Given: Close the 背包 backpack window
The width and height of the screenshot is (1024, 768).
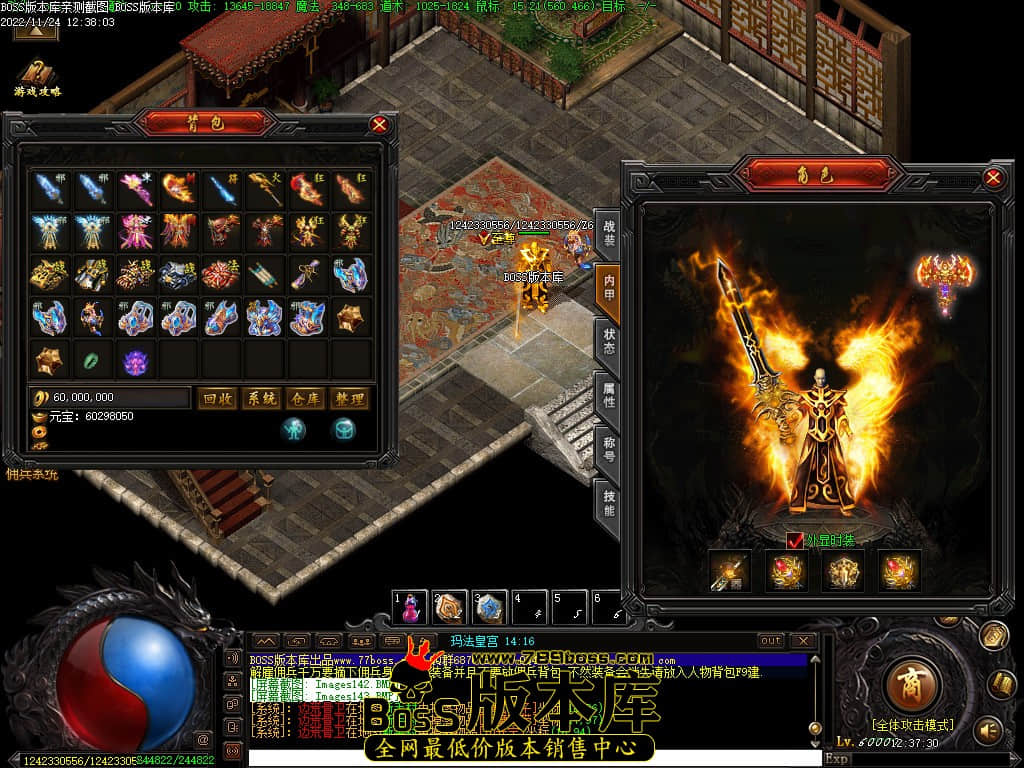Looking at the screenshot, I should (379, 124).
